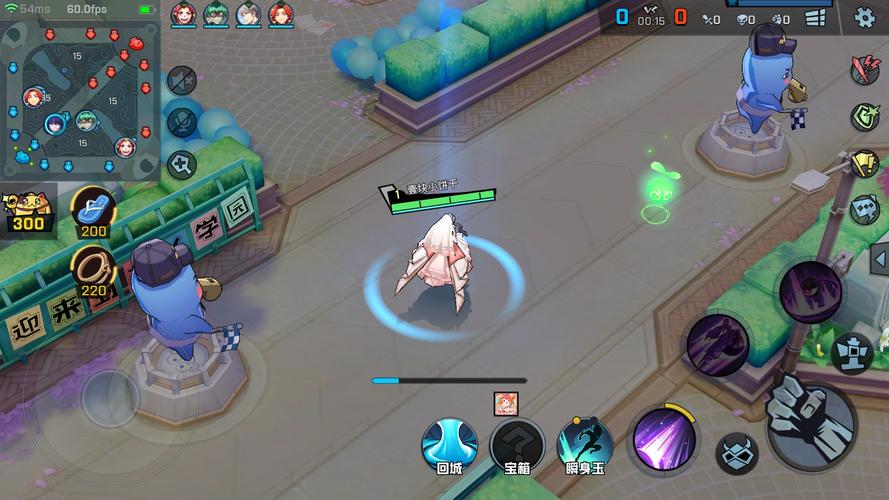Open the scoreboard panel icon
The width and height of the screenshot is (889, 500).
816,17
